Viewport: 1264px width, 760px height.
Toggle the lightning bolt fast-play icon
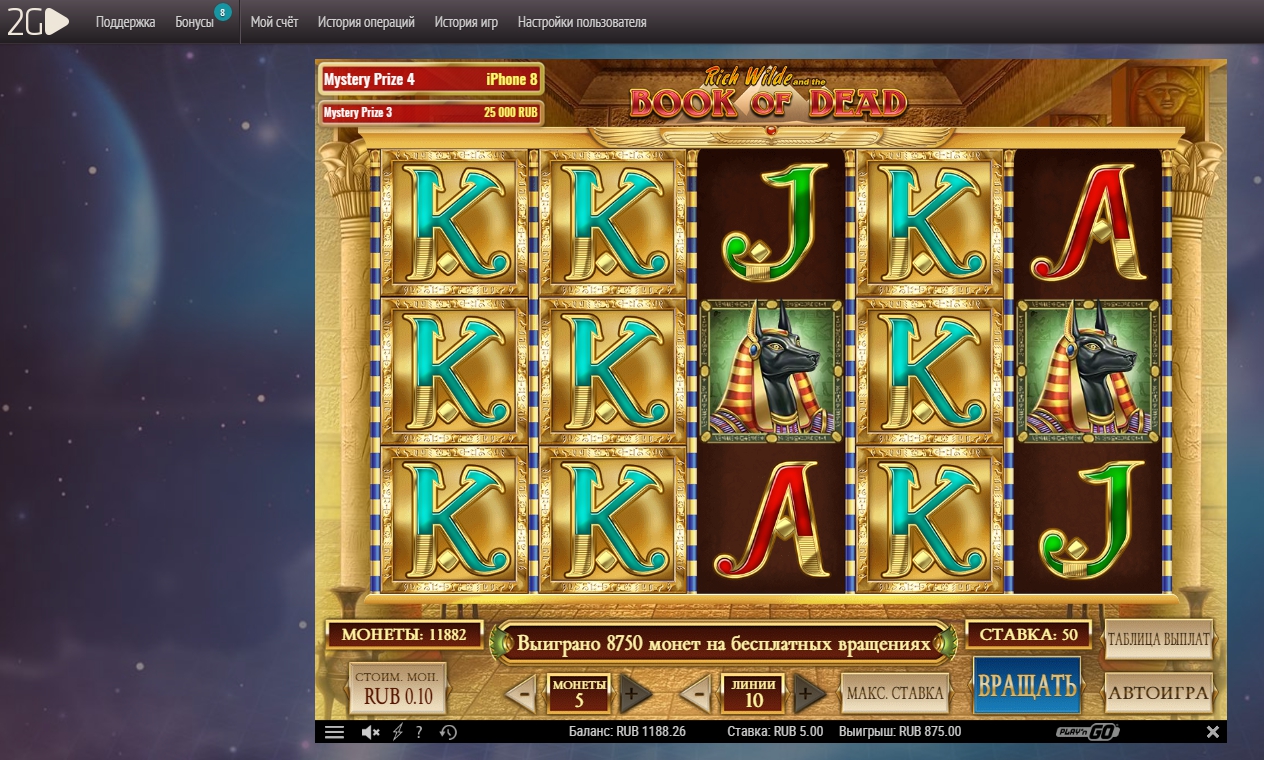click(x=398, y=732)
